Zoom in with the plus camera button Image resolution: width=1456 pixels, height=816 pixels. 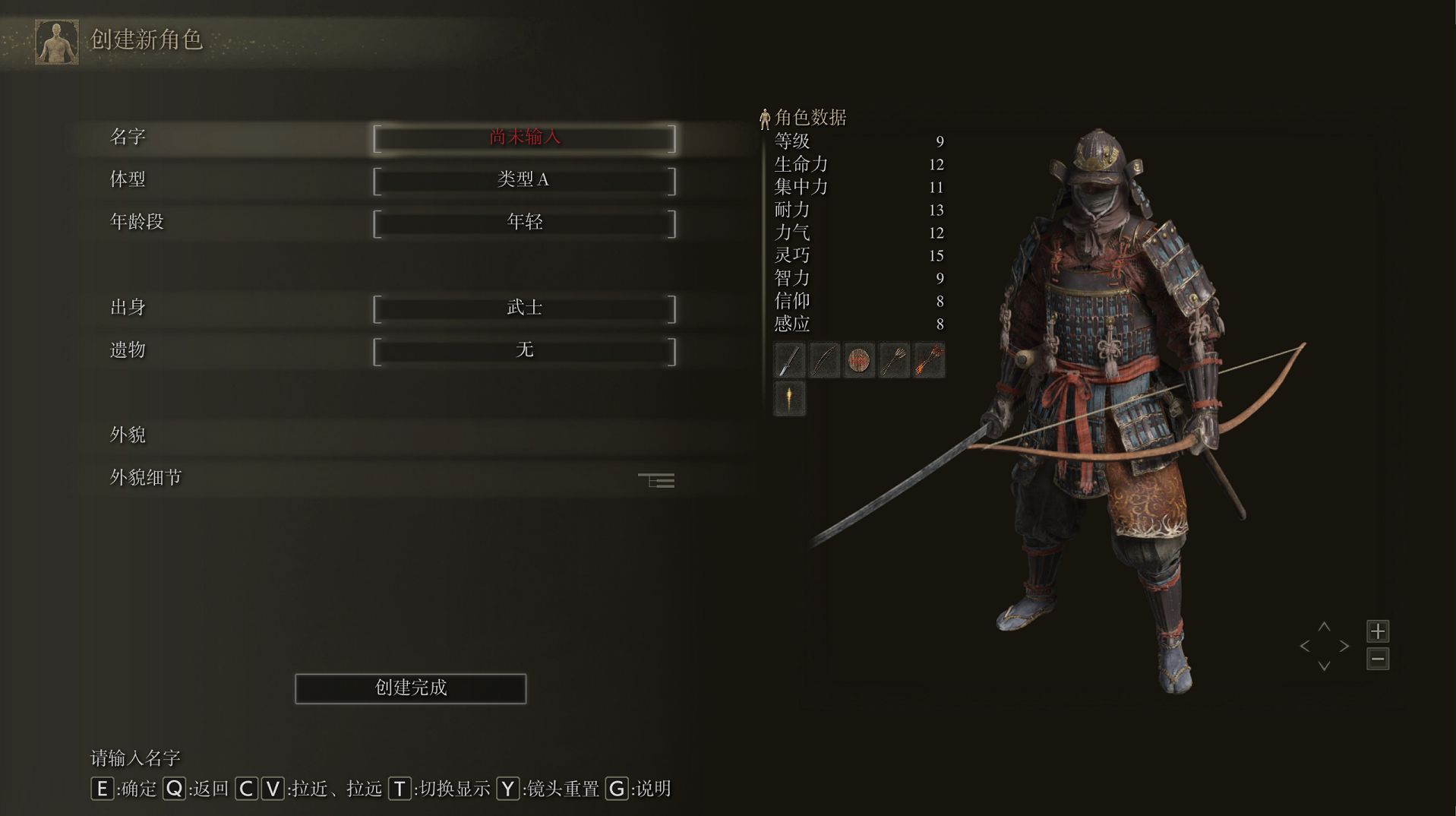(x=1378, y=631)
